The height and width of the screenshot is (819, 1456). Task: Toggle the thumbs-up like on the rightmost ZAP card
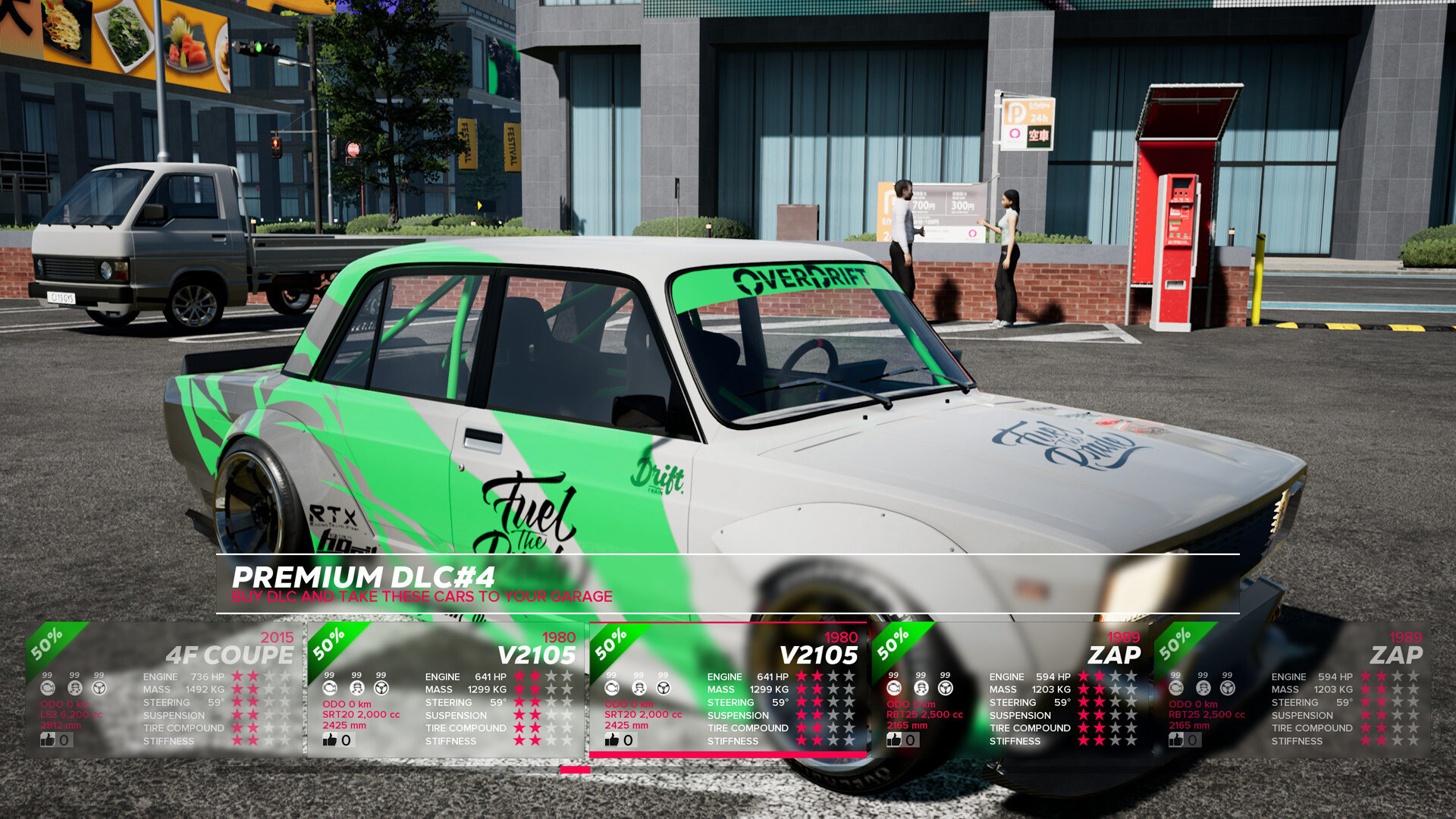tap(1175, 739)
